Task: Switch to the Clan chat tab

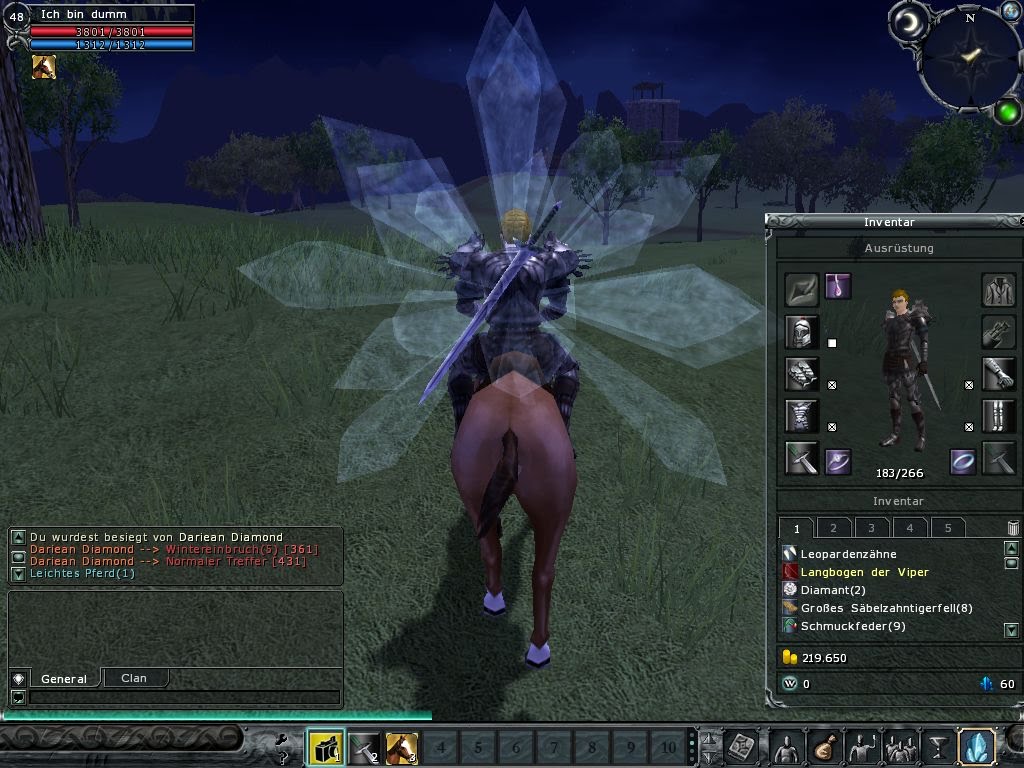Action: click(x=134, y=678)
